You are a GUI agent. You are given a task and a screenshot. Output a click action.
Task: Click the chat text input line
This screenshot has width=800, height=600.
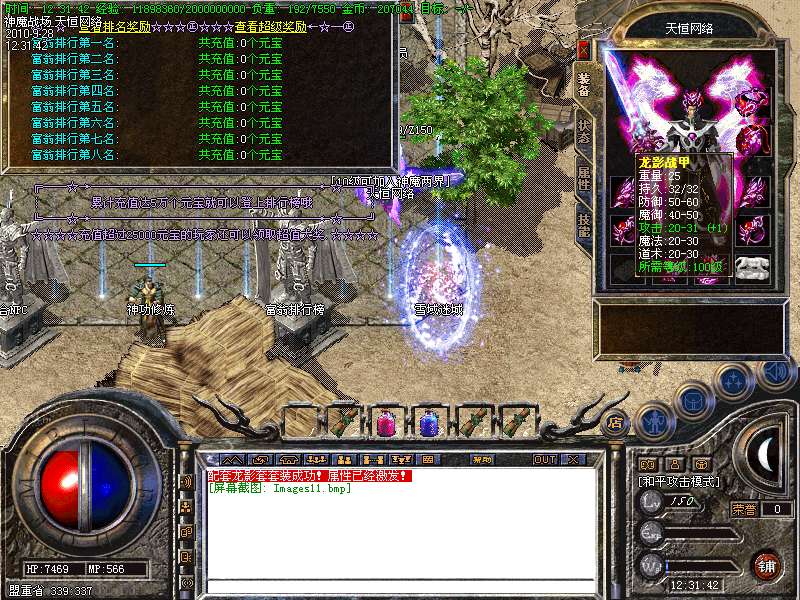click(400, 585)
